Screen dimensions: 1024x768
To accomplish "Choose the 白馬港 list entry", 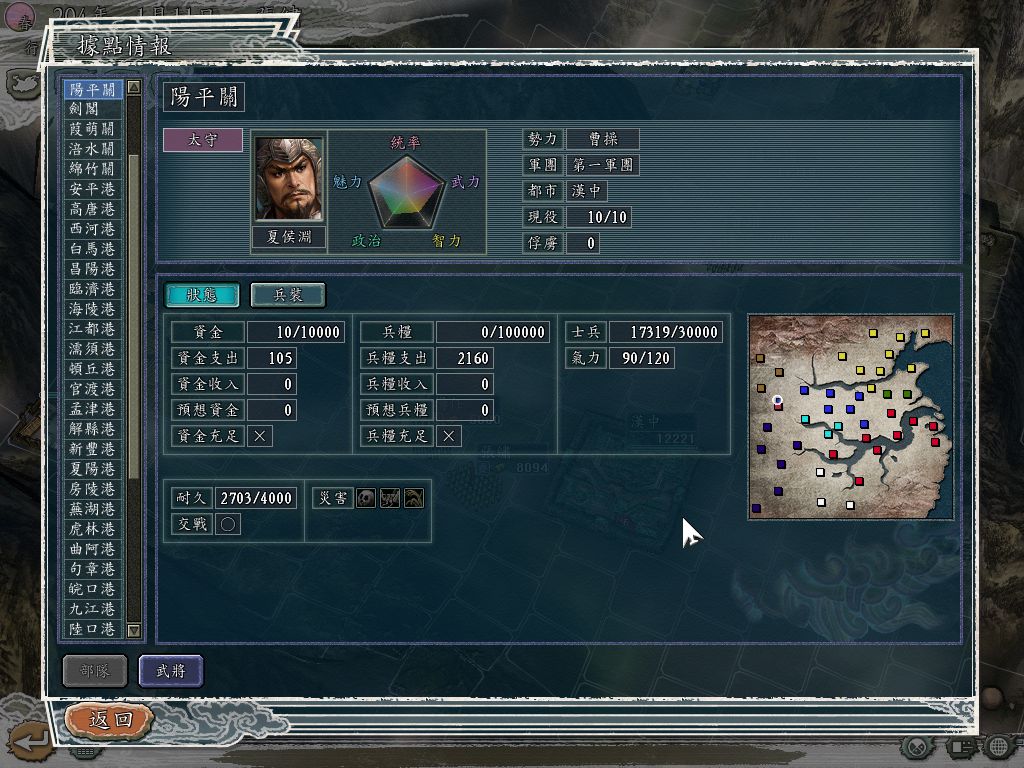I will [92, 249].
